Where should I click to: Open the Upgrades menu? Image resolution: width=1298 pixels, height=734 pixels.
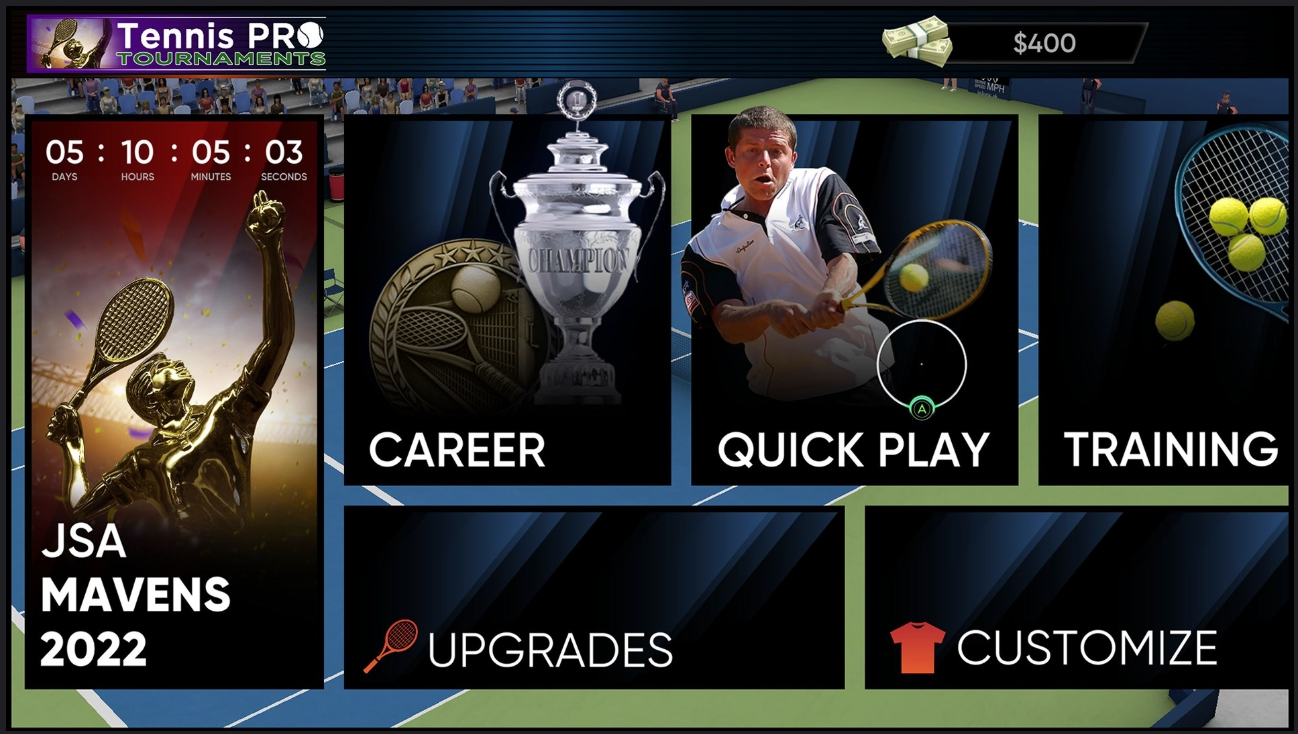click(594, 597)
